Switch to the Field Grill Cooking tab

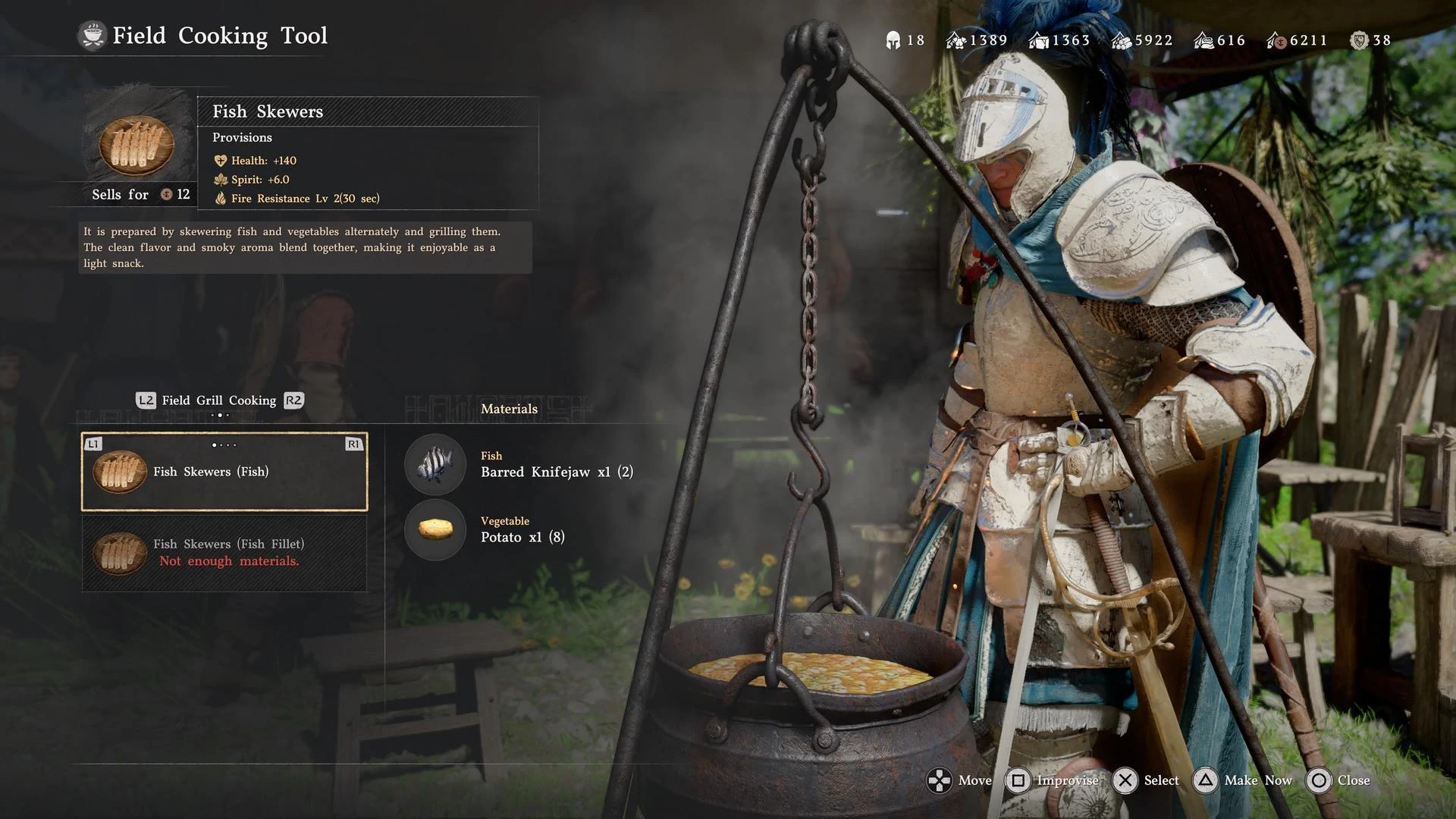tap(218, 400)
